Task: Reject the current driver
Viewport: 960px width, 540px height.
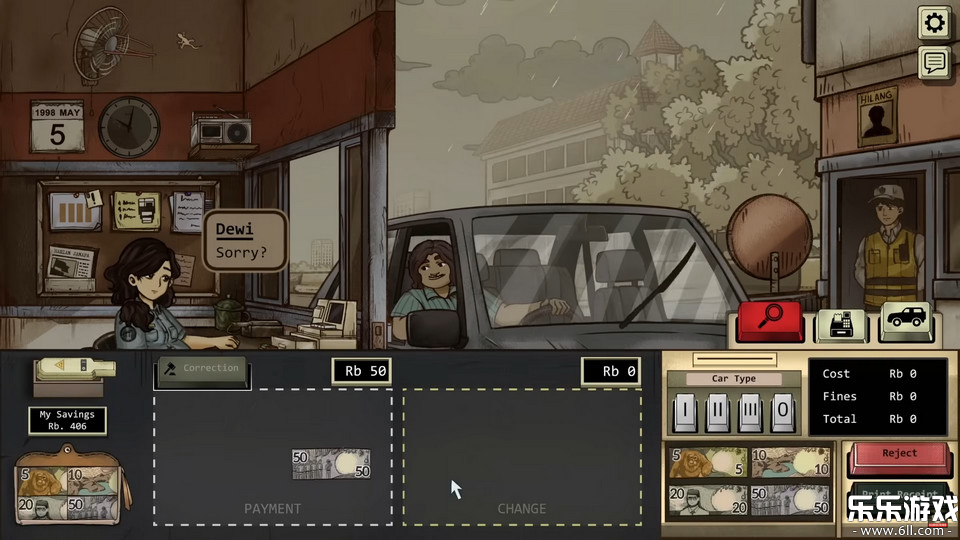Action: tap(899, 457)
